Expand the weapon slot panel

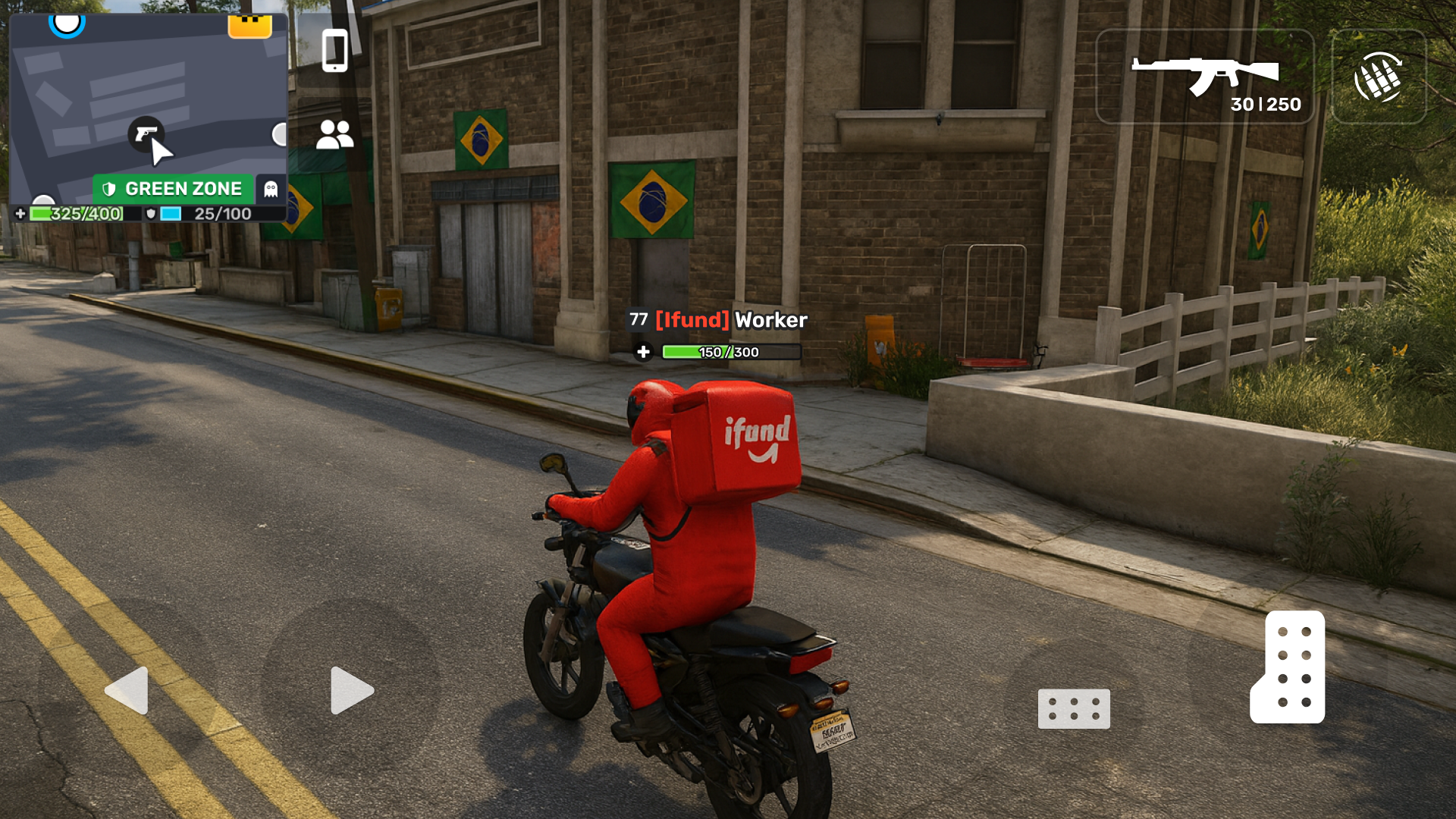coord(1206,76)
